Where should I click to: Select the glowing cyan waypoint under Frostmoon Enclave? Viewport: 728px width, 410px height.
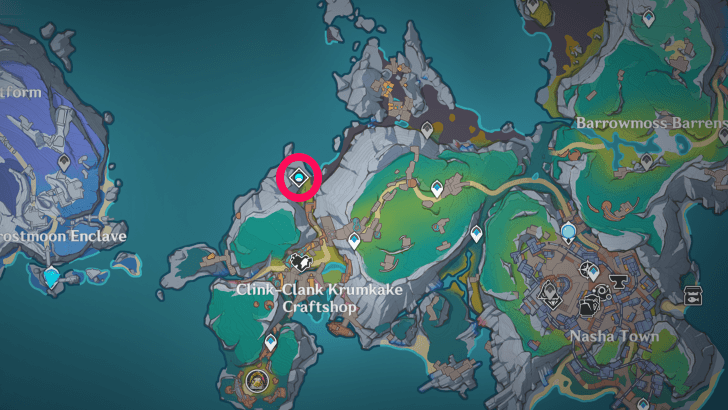pos(52,275)
